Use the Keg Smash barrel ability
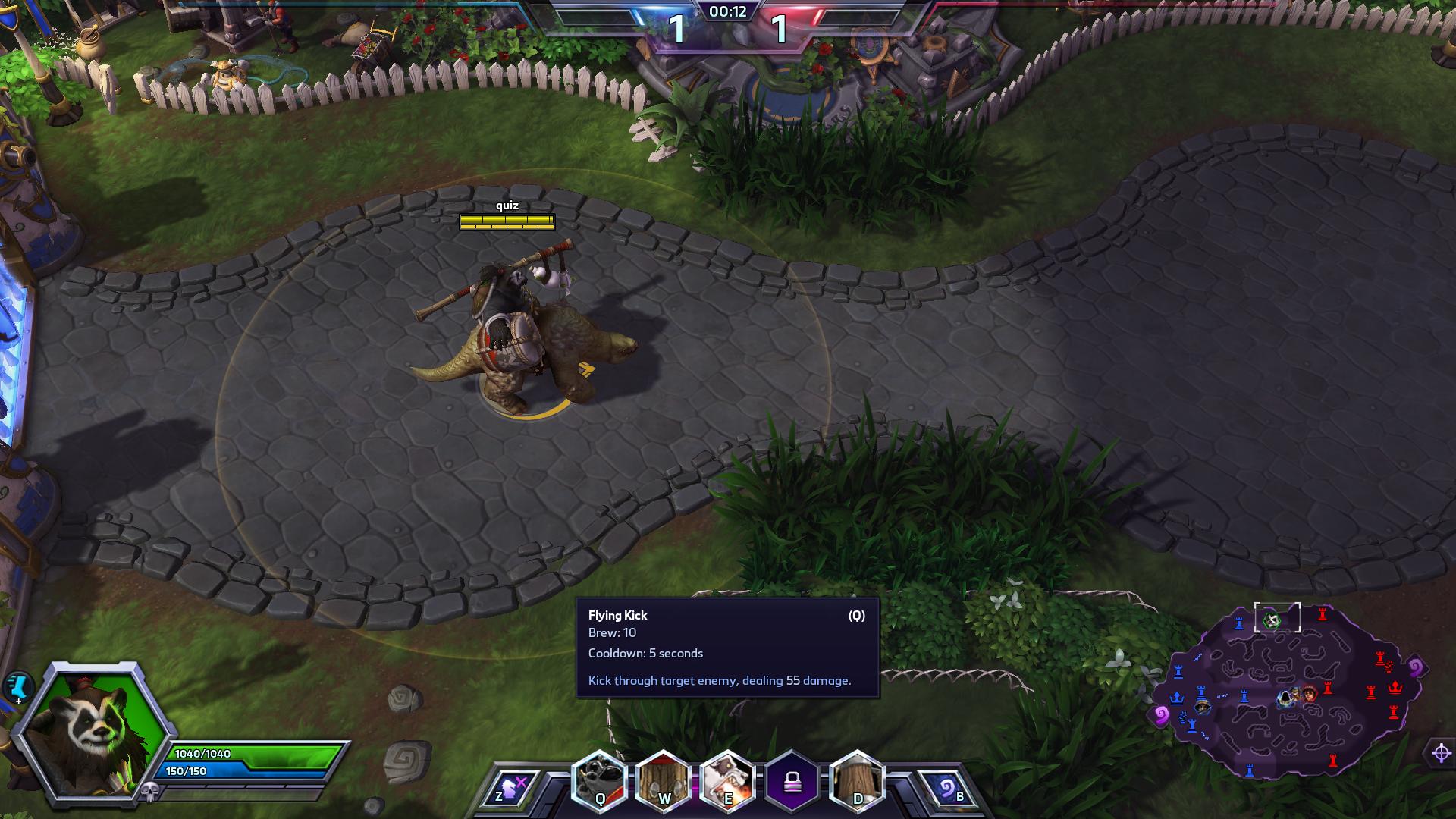The width and height of the screenshot is (1456, 819). (664, 782)
